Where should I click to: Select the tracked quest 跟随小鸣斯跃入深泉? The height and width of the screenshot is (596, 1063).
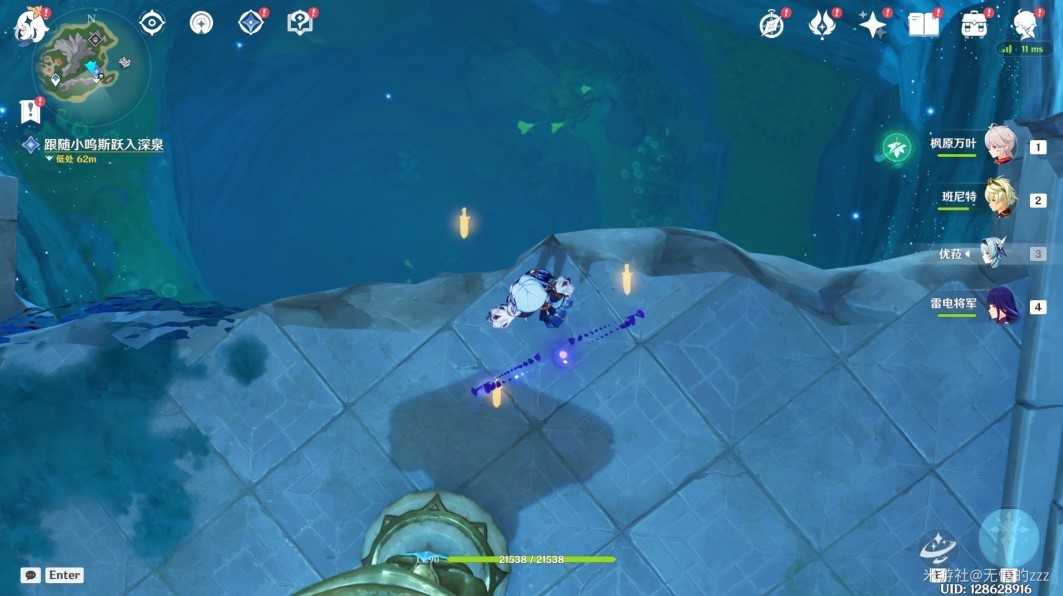[103, 145]
